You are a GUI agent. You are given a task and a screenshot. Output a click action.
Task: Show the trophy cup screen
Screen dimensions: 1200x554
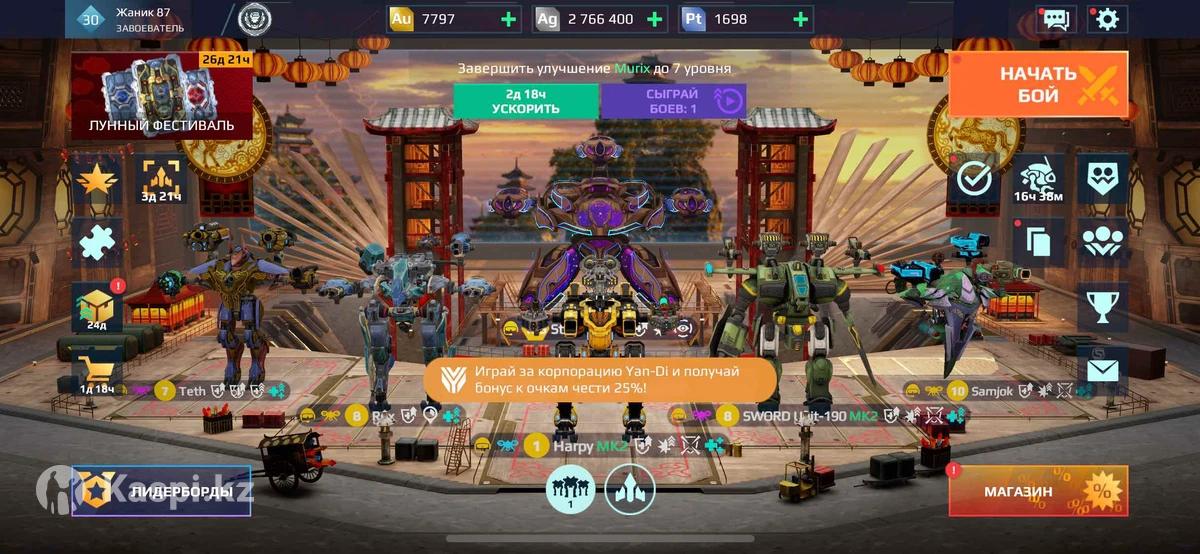(1102, 307)
